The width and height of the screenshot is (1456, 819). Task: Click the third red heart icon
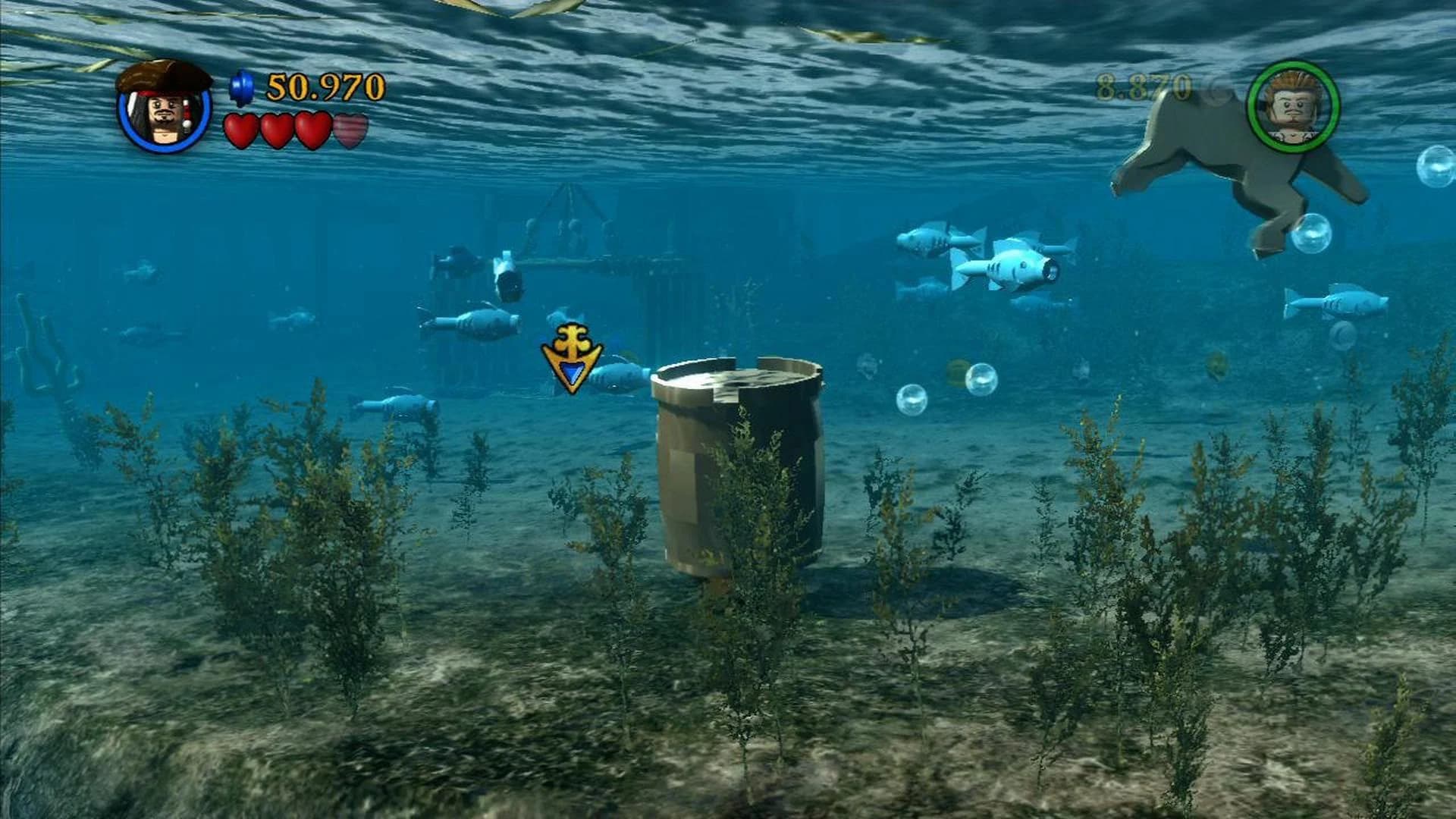(x=313, y=129)
